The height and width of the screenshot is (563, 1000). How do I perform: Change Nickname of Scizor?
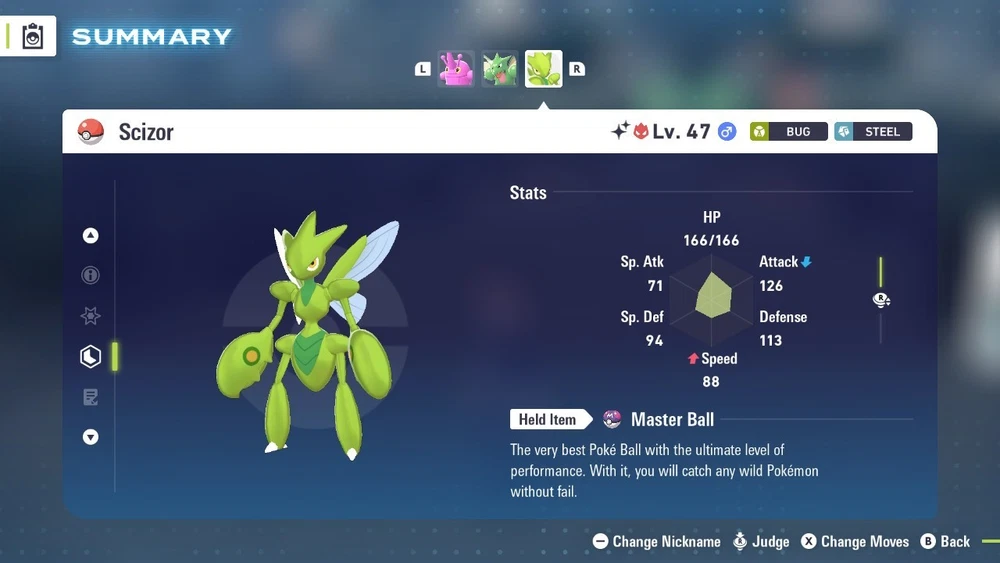pyautogui.click(x=657, y=542)
